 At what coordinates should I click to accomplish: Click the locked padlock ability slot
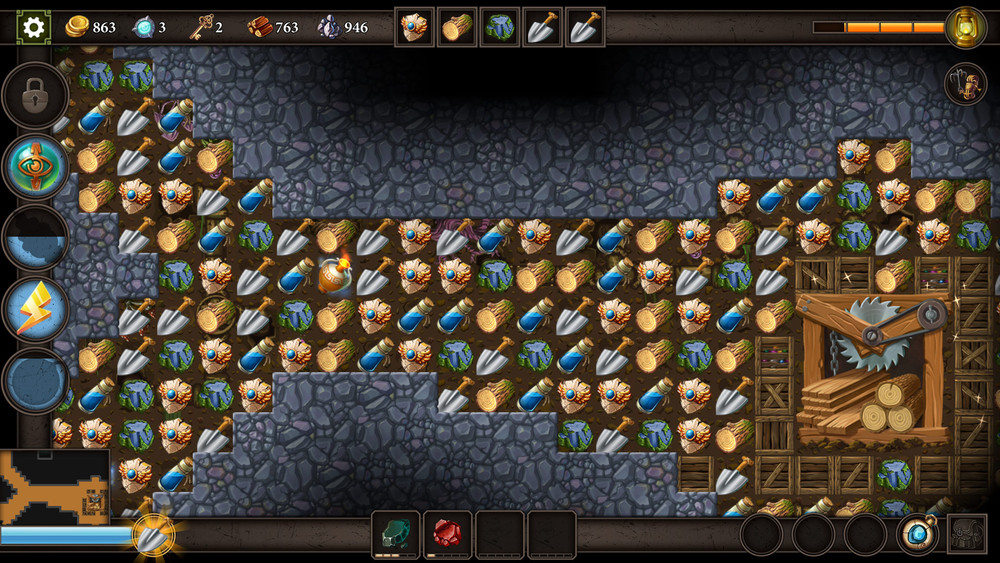click(36, 95)
